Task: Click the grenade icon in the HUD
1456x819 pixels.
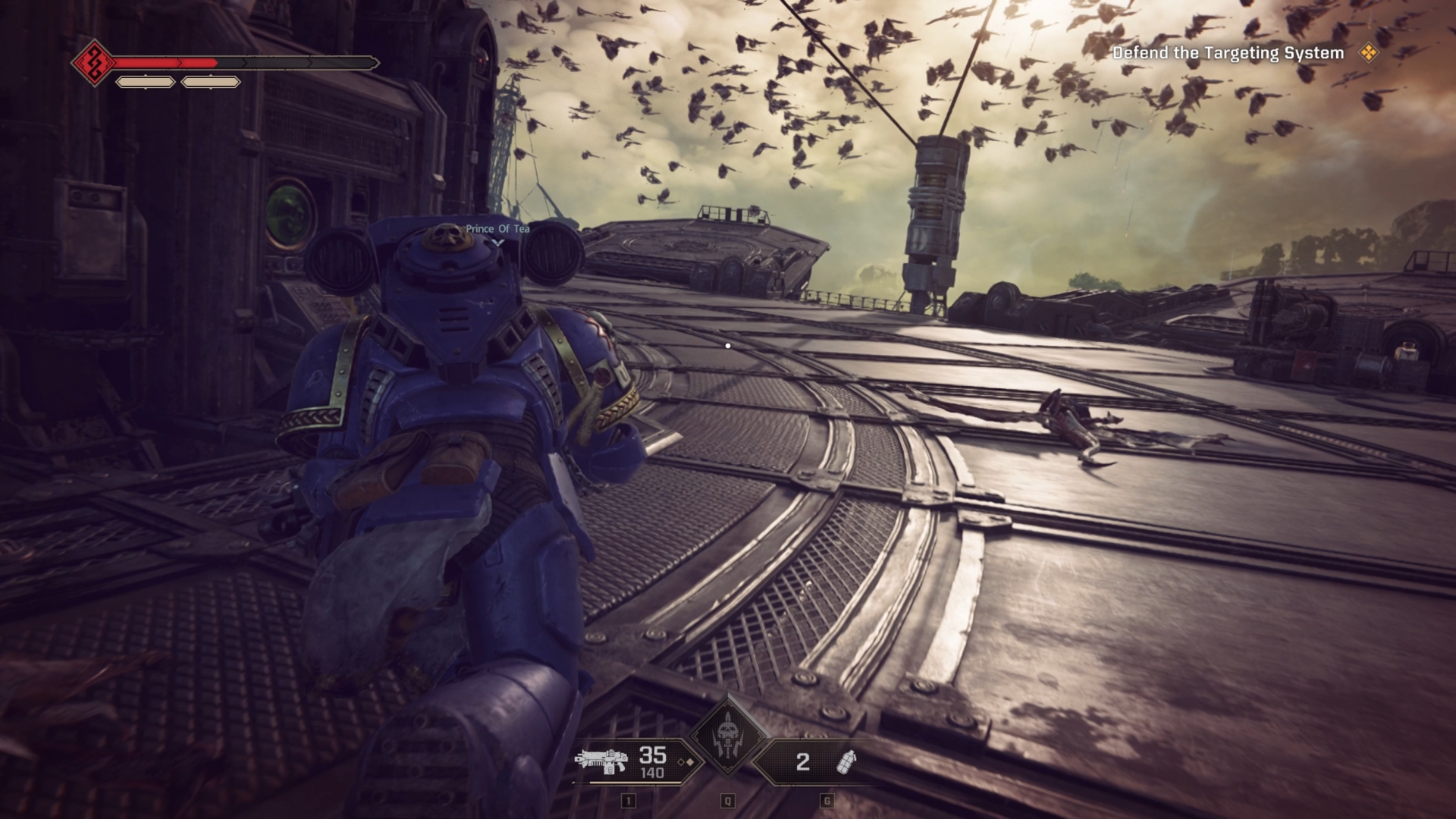Action: pyautogui.click(x=846, y=763)
